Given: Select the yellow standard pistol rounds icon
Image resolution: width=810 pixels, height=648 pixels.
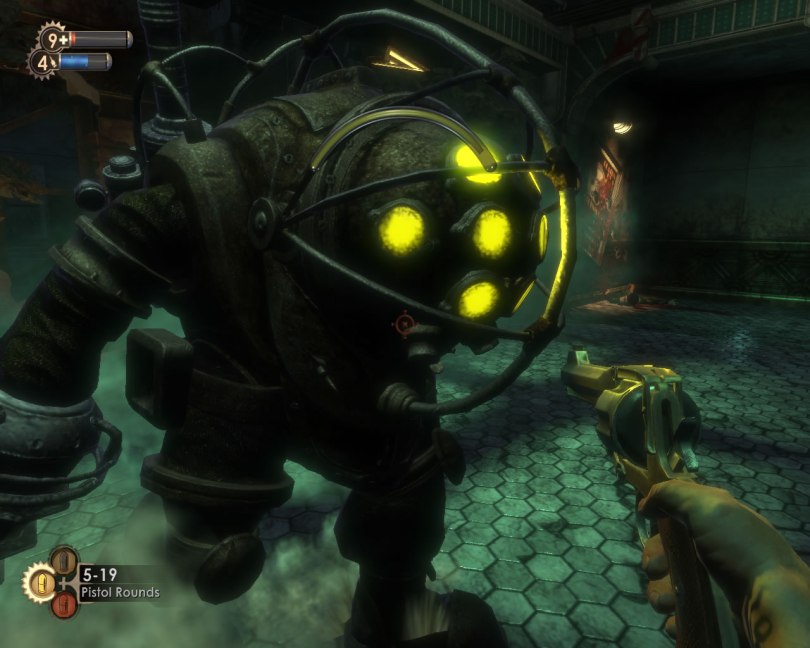Looking at the screenshot, I should [41, 581].
